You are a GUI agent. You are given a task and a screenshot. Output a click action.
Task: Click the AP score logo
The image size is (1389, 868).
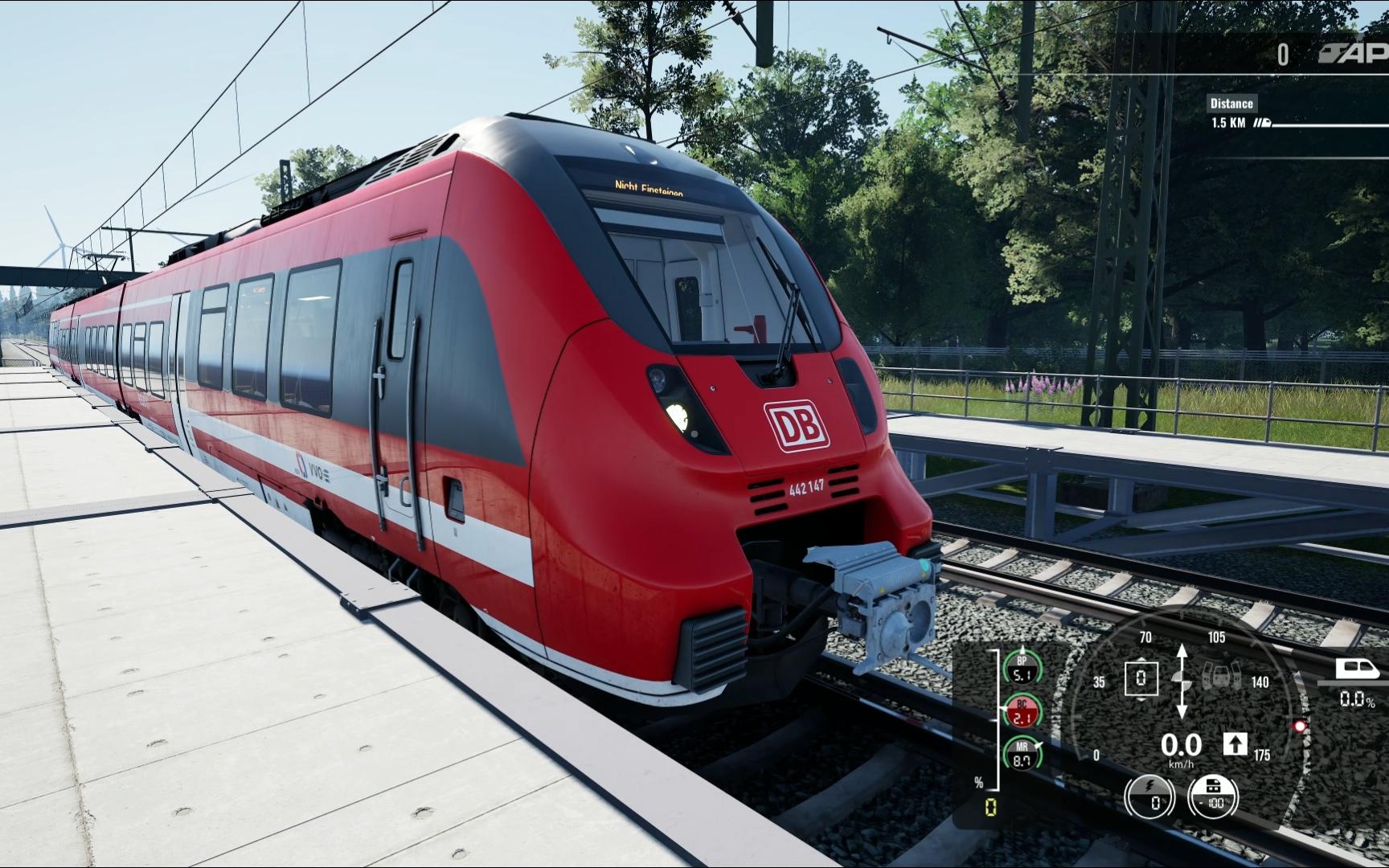tap(1354, 54)
